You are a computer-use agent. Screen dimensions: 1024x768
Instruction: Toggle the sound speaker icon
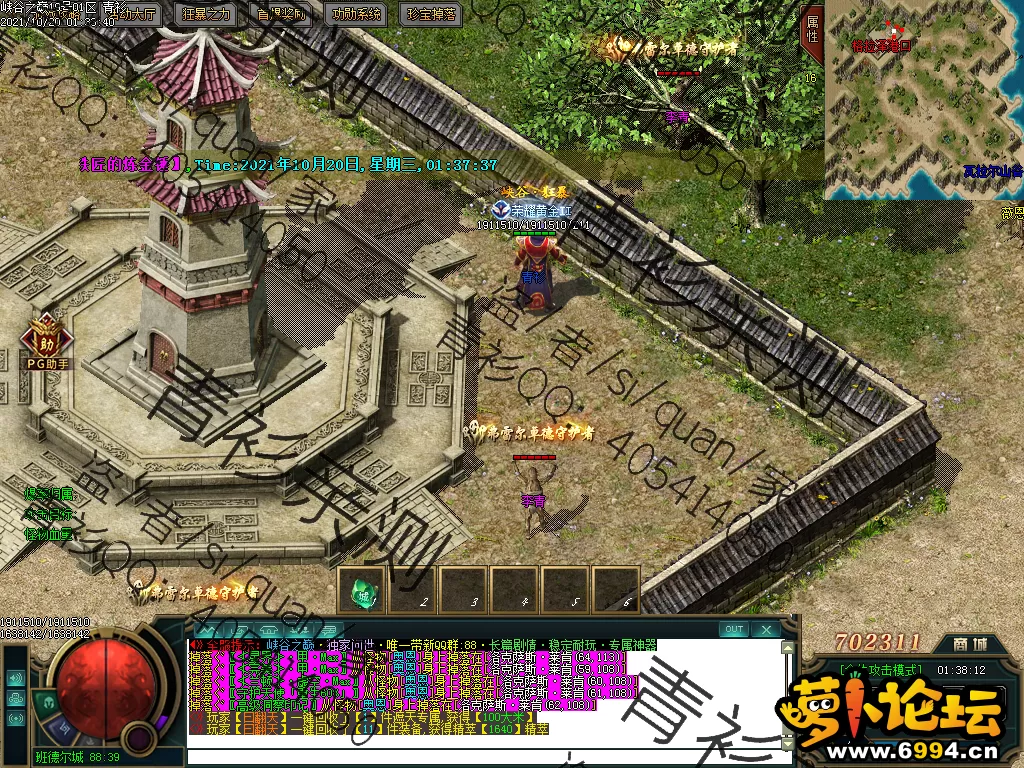point(16,678)
